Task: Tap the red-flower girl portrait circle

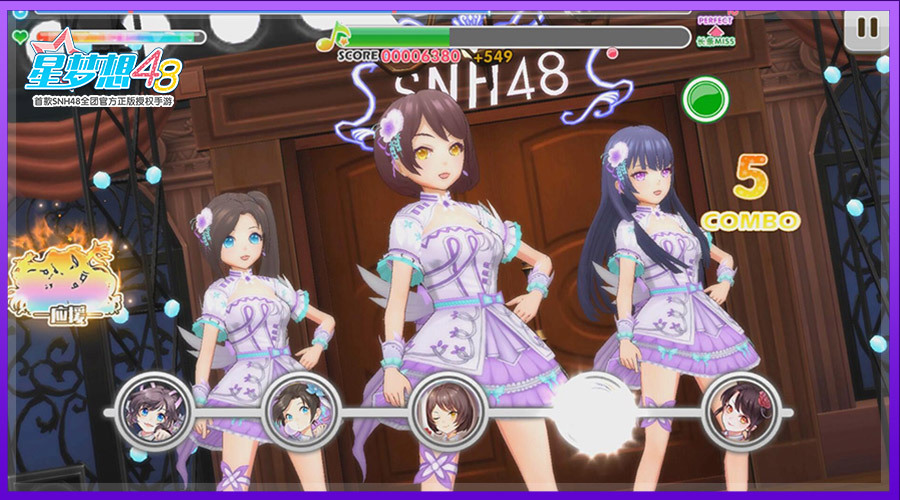Action: pyautogui.click(x=741, y=412)
